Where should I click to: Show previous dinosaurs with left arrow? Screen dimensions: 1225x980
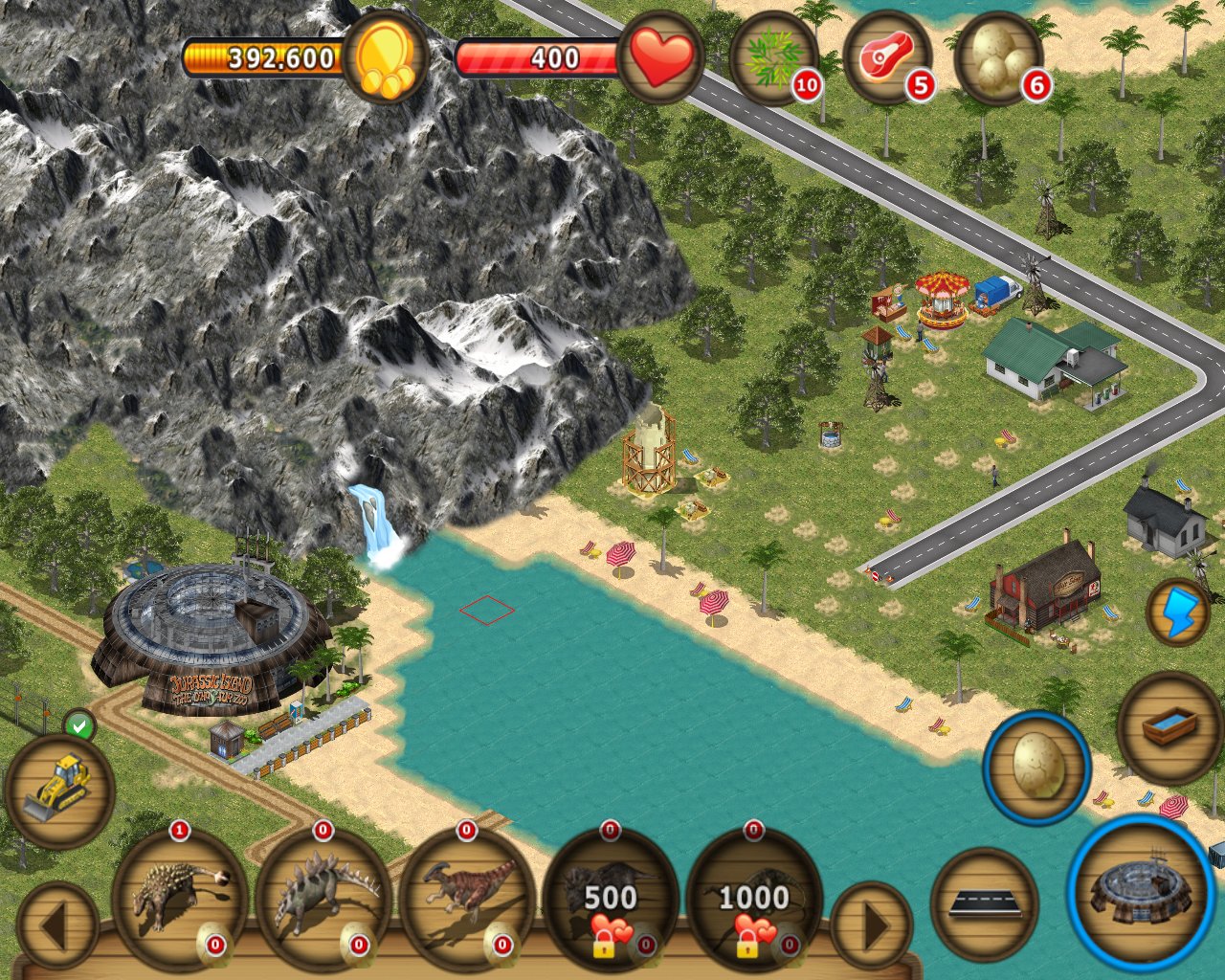57,926
